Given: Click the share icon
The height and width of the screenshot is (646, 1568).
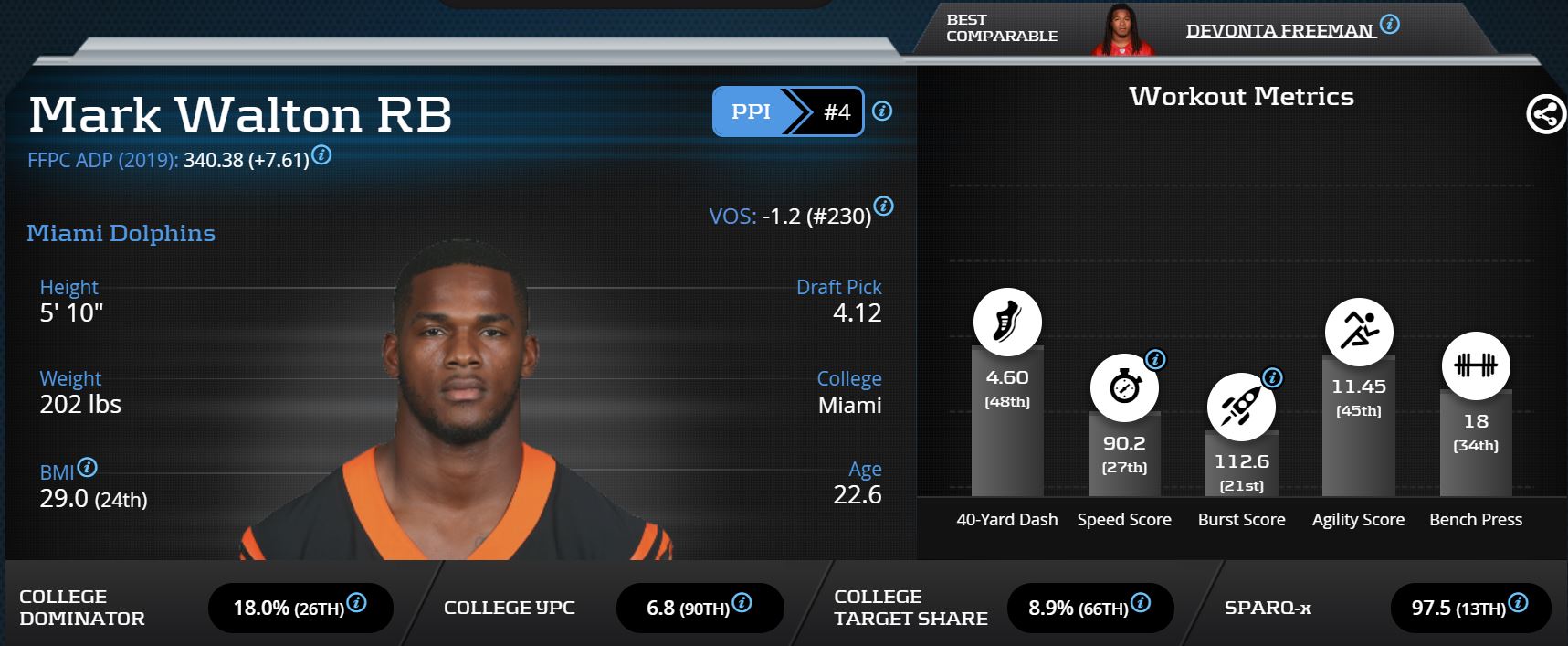Looking at the screenshot, I should pyautogui.click(x=1545, y=115).
